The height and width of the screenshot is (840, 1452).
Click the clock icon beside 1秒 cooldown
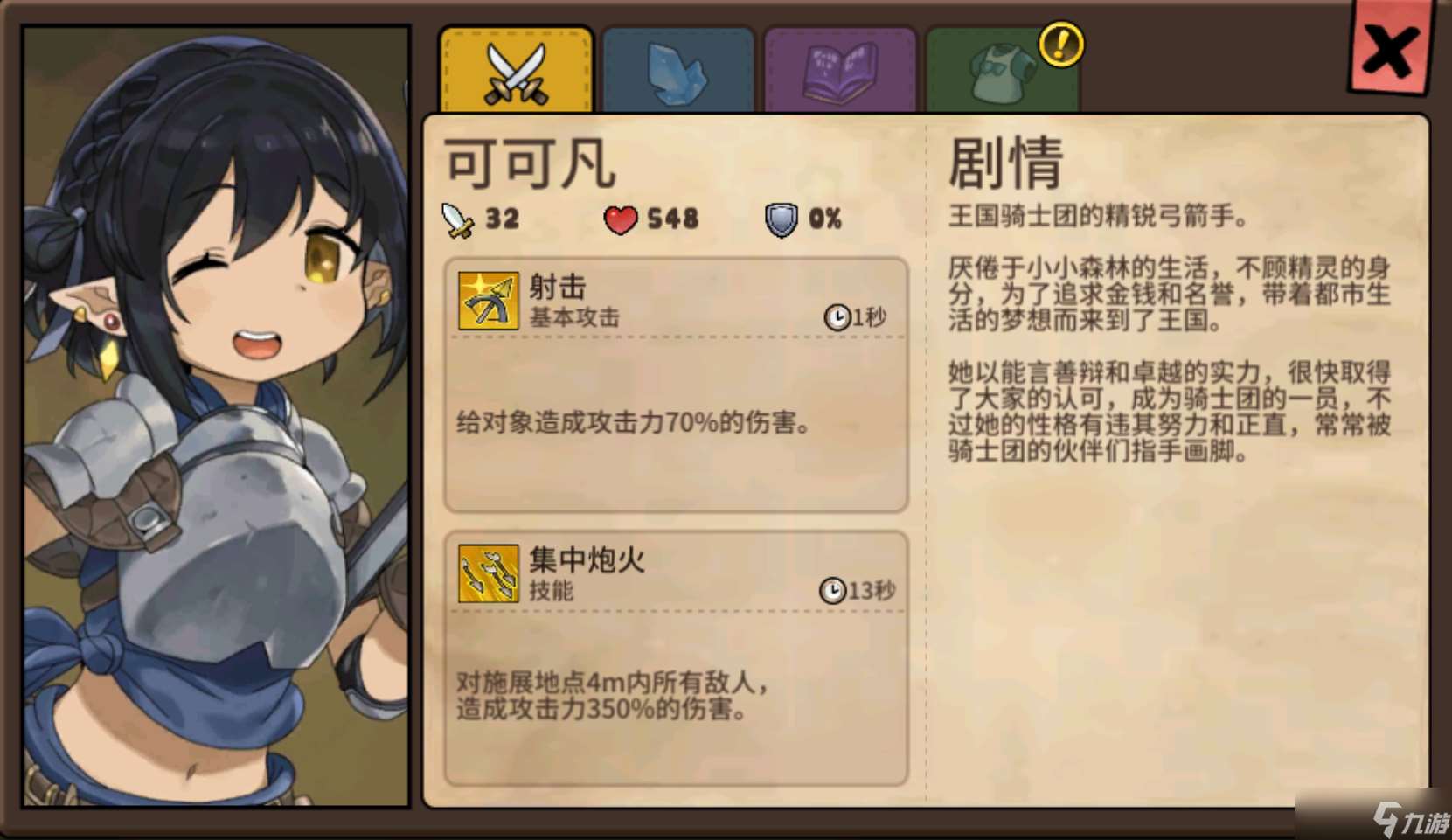point(837,318)
